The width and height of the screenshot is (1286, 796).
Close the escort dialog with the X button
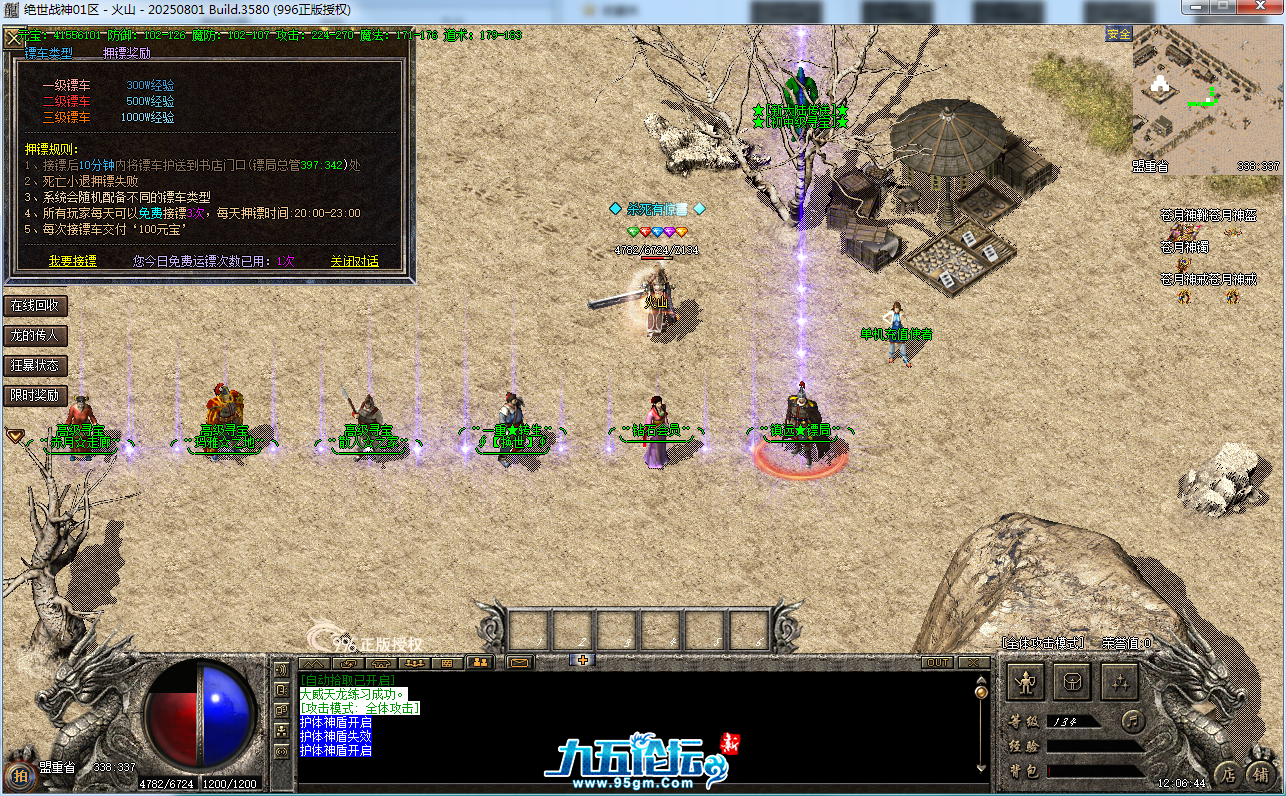pyautogui.click(x=14, y=39)
